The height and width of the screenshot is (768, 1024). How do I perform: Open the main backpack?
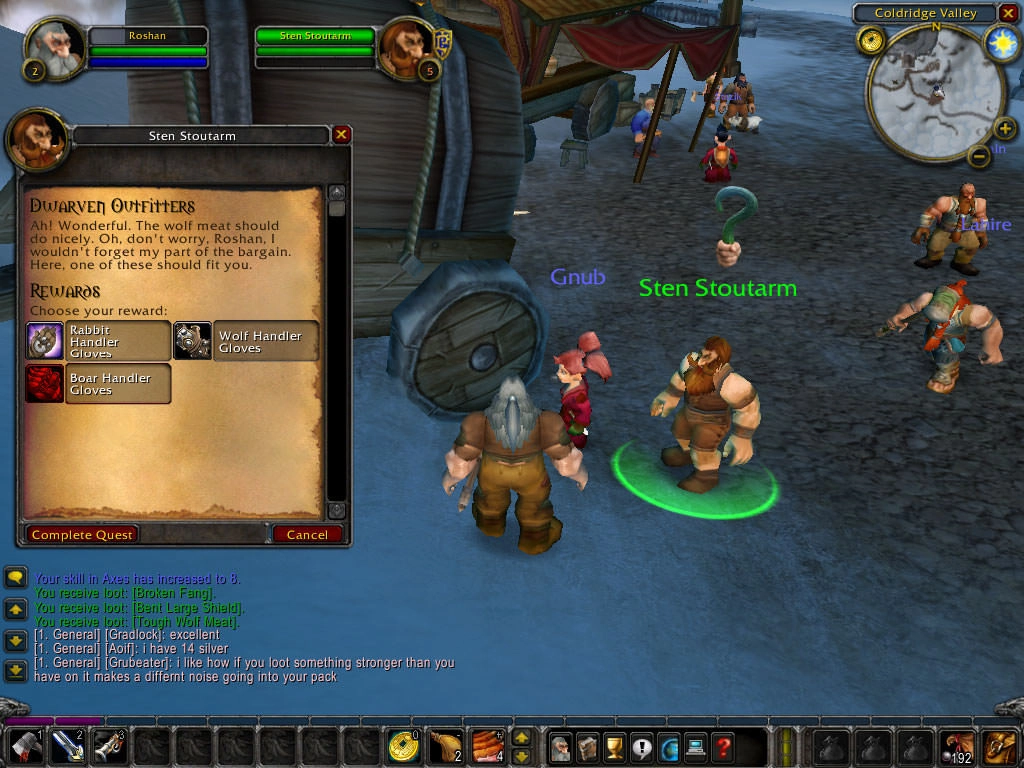pyautogui.click(x=1000, y=747)
